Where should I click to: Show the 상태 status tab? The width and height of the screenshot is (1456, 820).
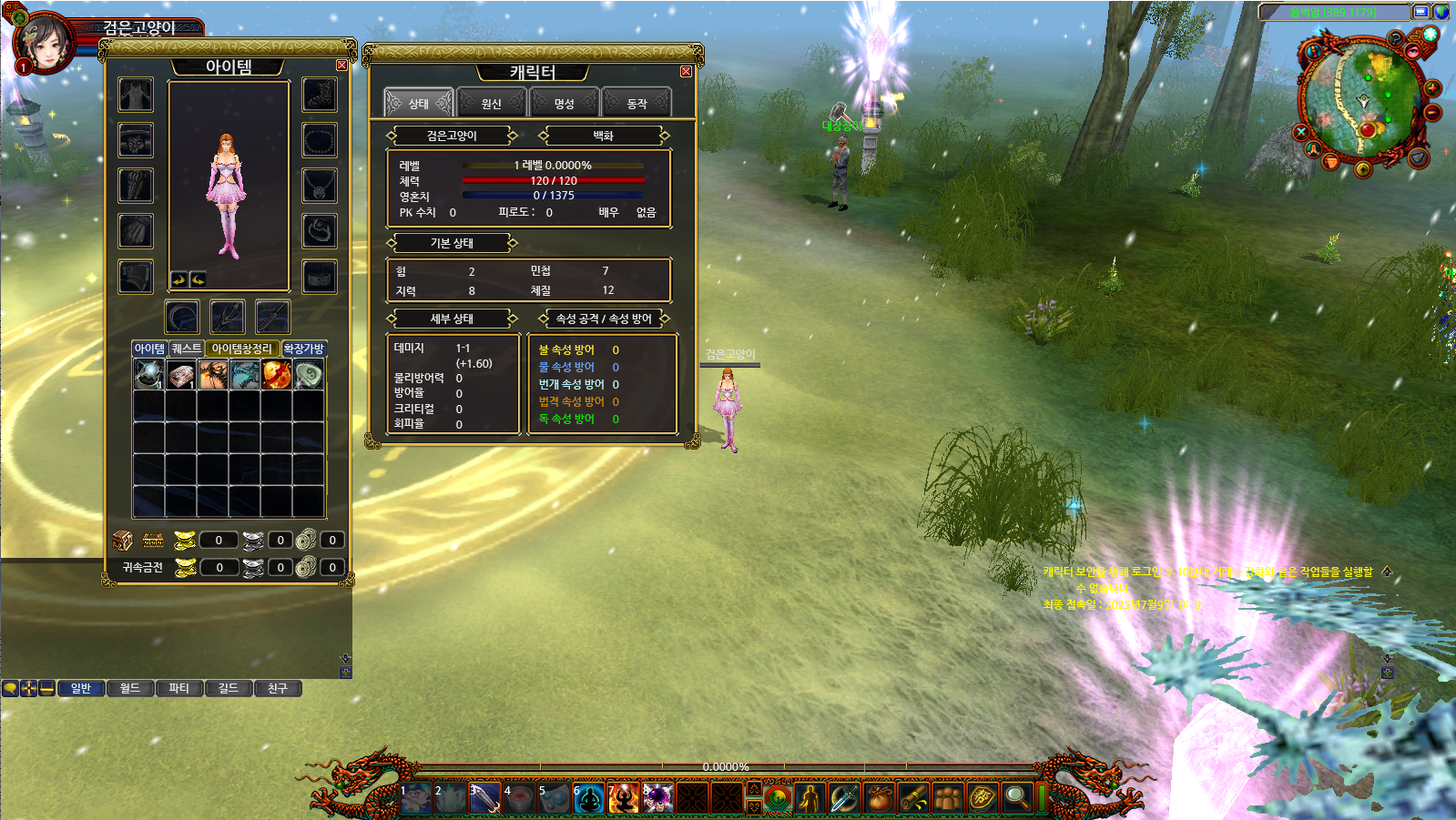tap(419, 104)
